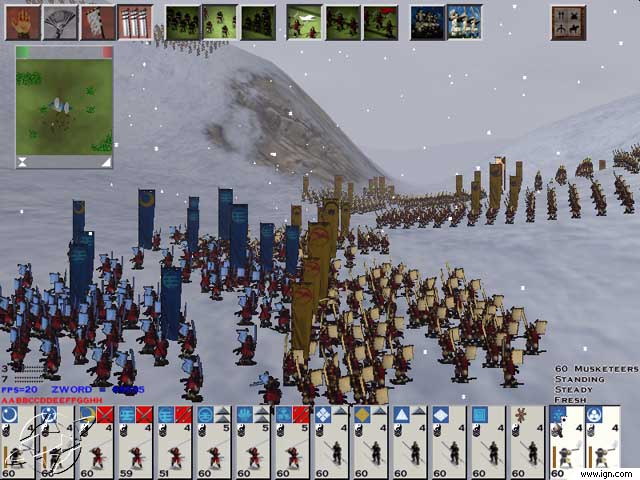Viewport: 640px width, 480px height.
Task: Select the dark blue group icon
Action: pos(427,21)
